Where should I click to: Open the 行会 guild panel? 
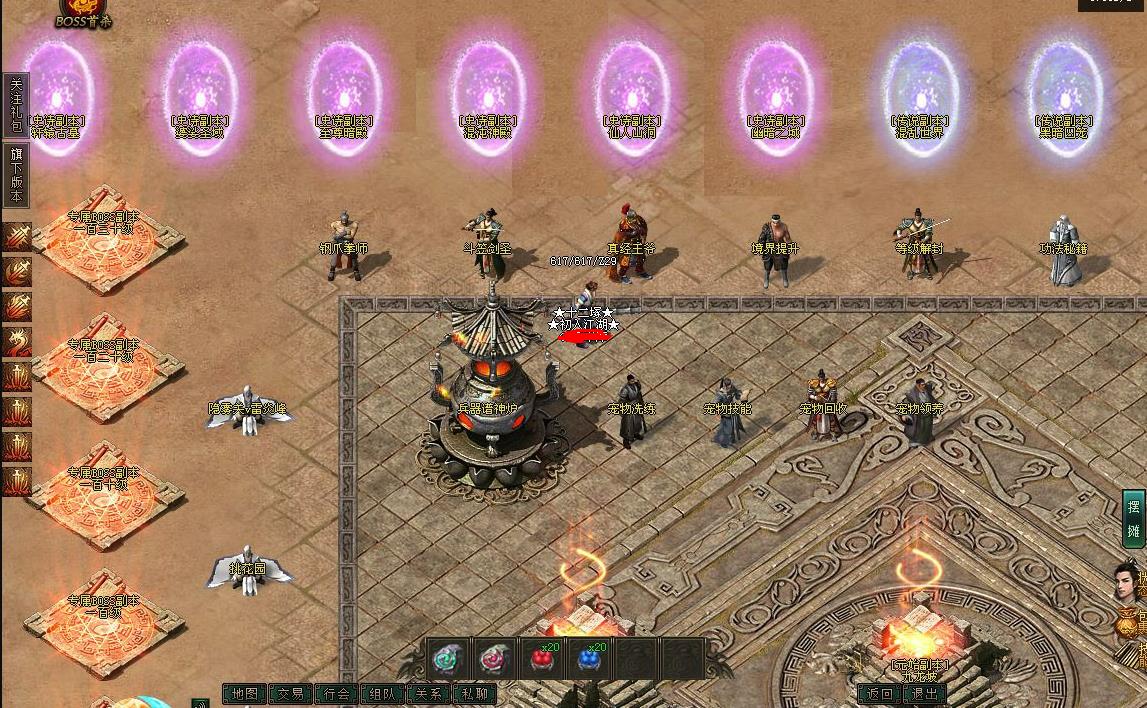(336, 694)
